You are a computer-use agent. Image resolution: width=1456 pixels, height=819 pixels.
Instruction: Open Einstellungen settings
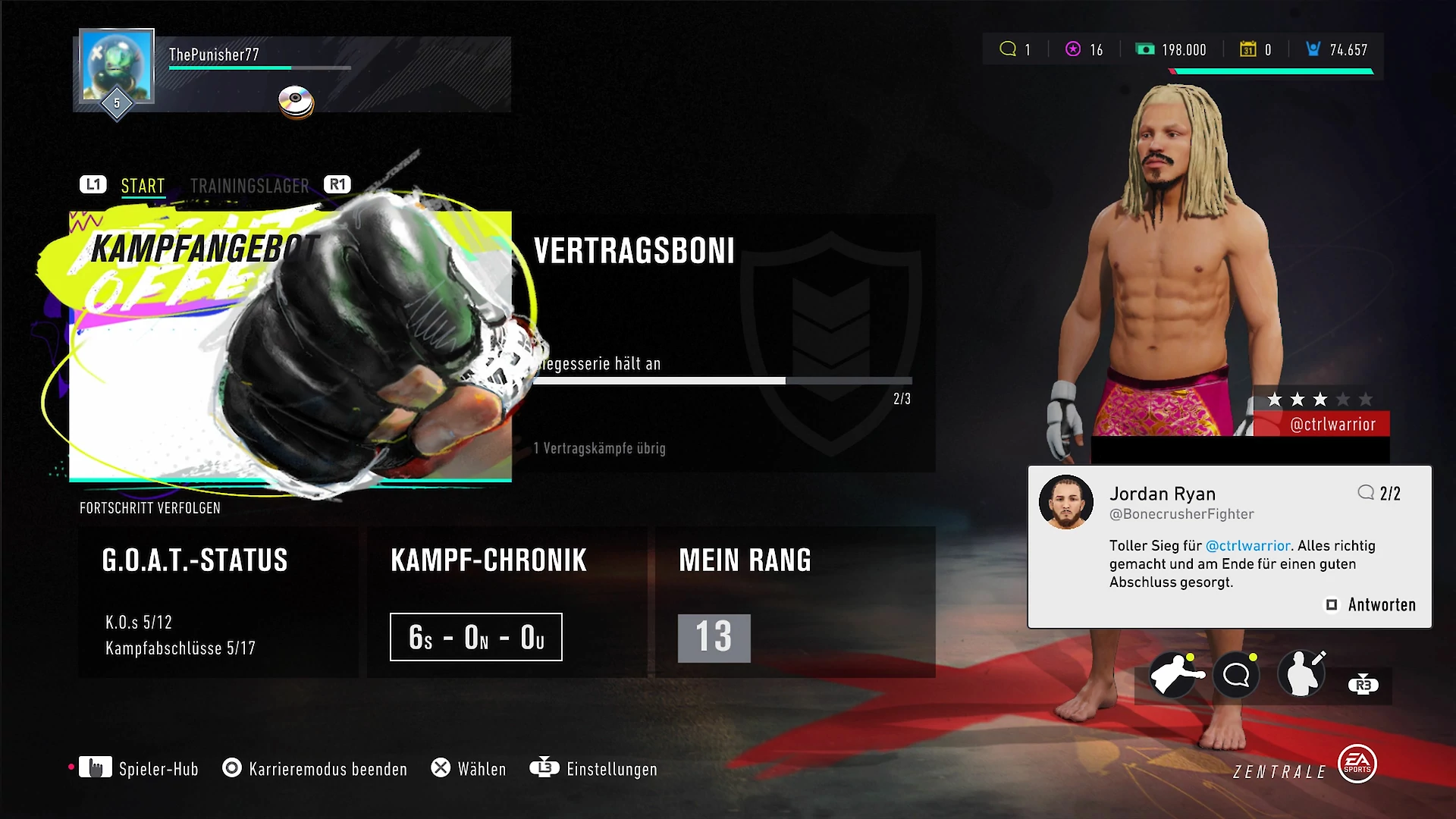[x=594, y=769]
